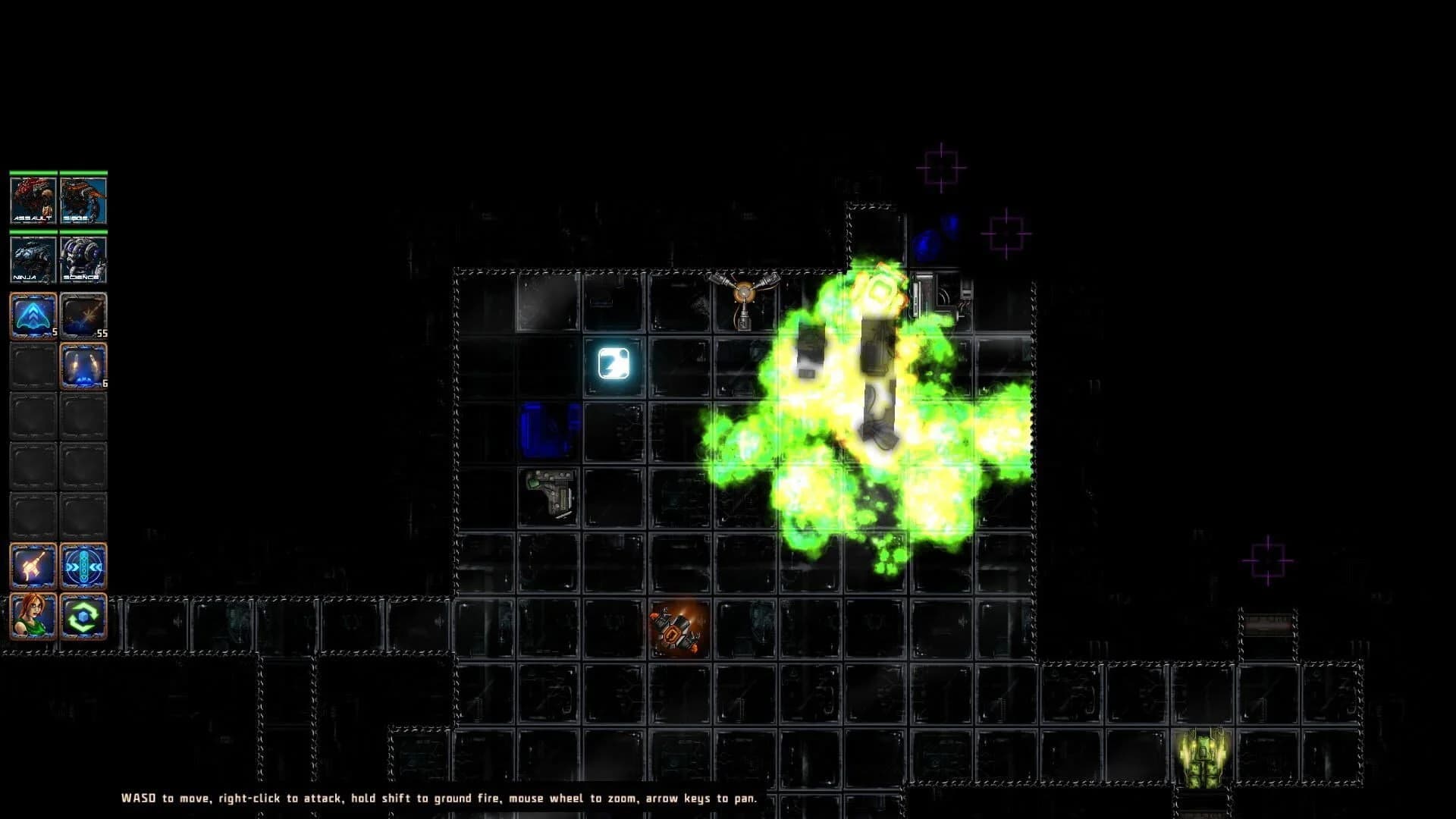Select the handgun weapon ability icon
Viewport: 1456px width, 819px height.
(32, 565)
